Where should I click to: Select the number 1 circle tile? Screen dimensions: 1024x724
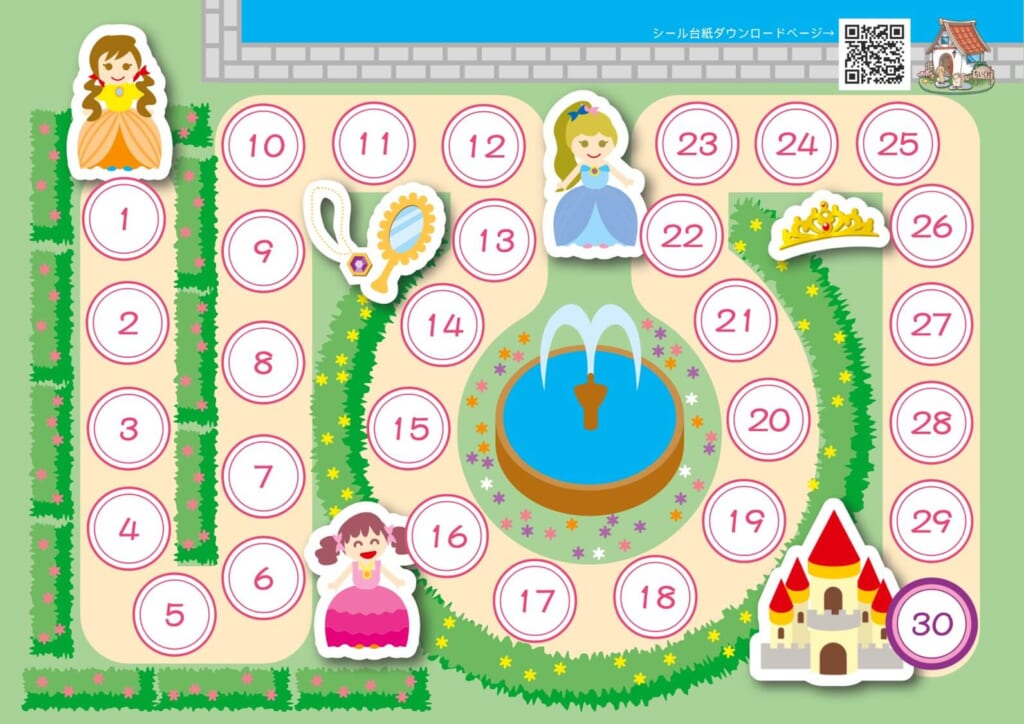(x=124, y=219)
